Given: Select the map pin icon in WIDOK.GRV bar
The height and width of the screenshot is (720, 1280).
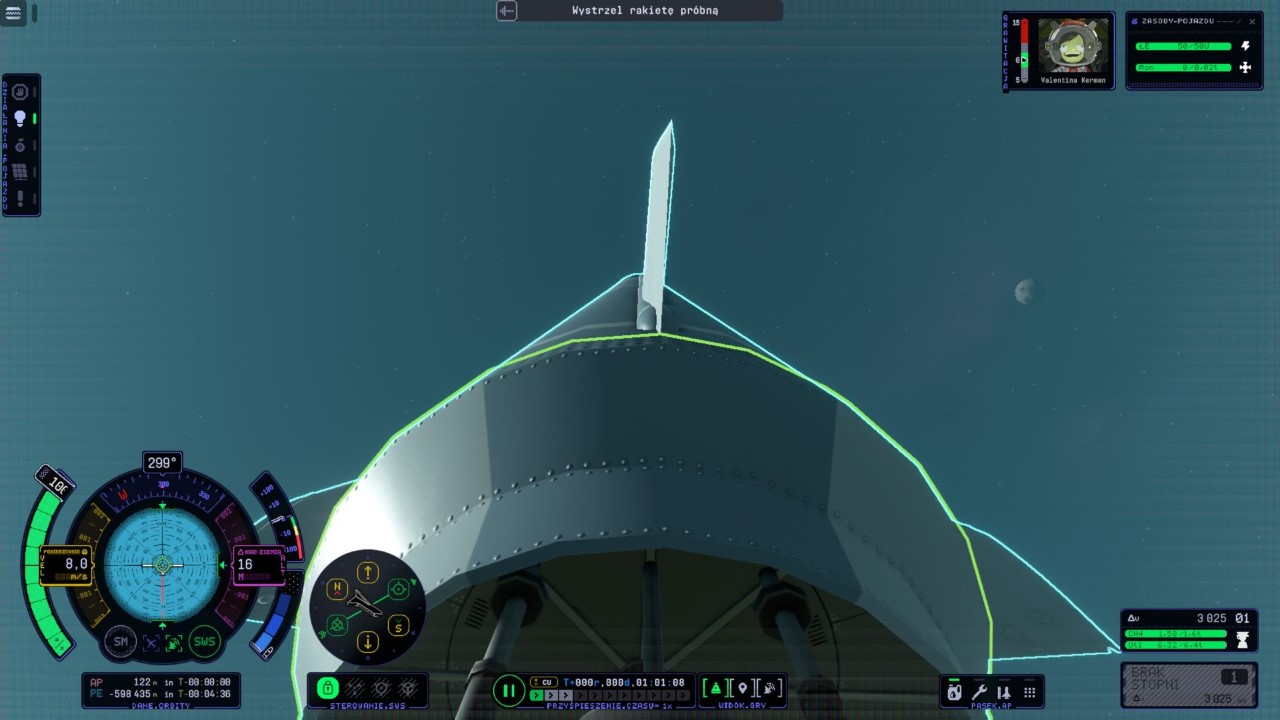Looking at the screenshot, I should pos(742,688).
